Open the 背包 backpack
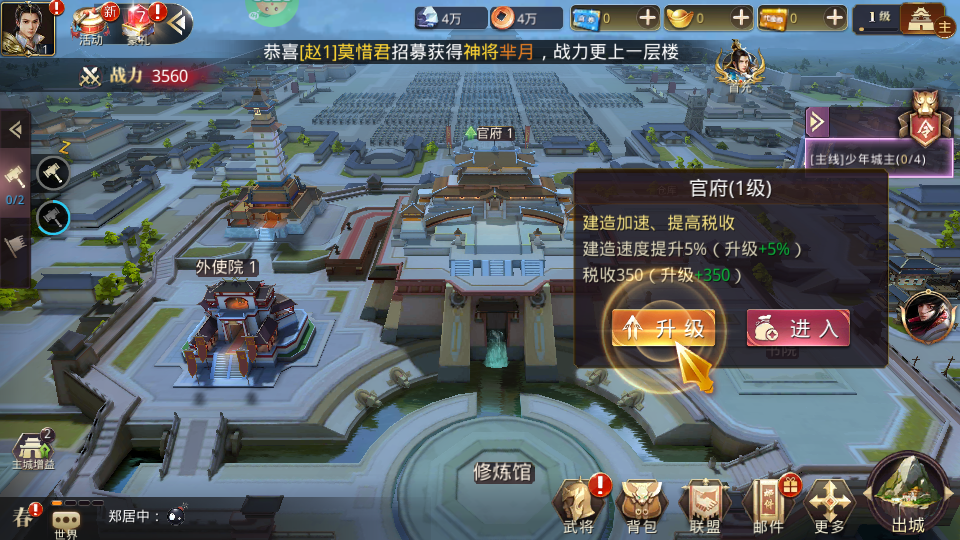 point(640,503)
